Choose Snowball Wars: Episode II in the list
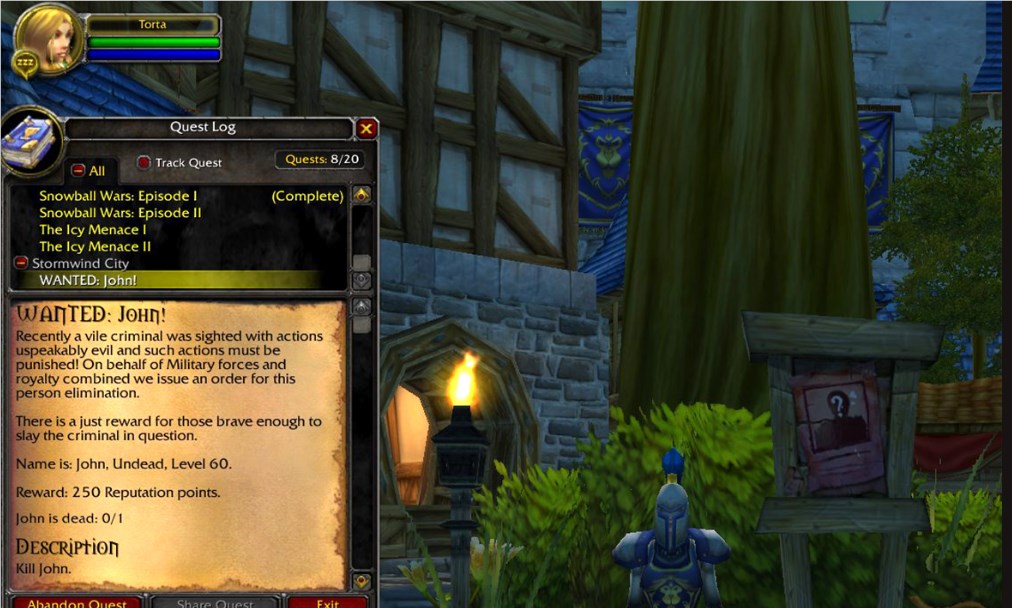Viewport: 1012px width, 608px height. coord(120,213)
